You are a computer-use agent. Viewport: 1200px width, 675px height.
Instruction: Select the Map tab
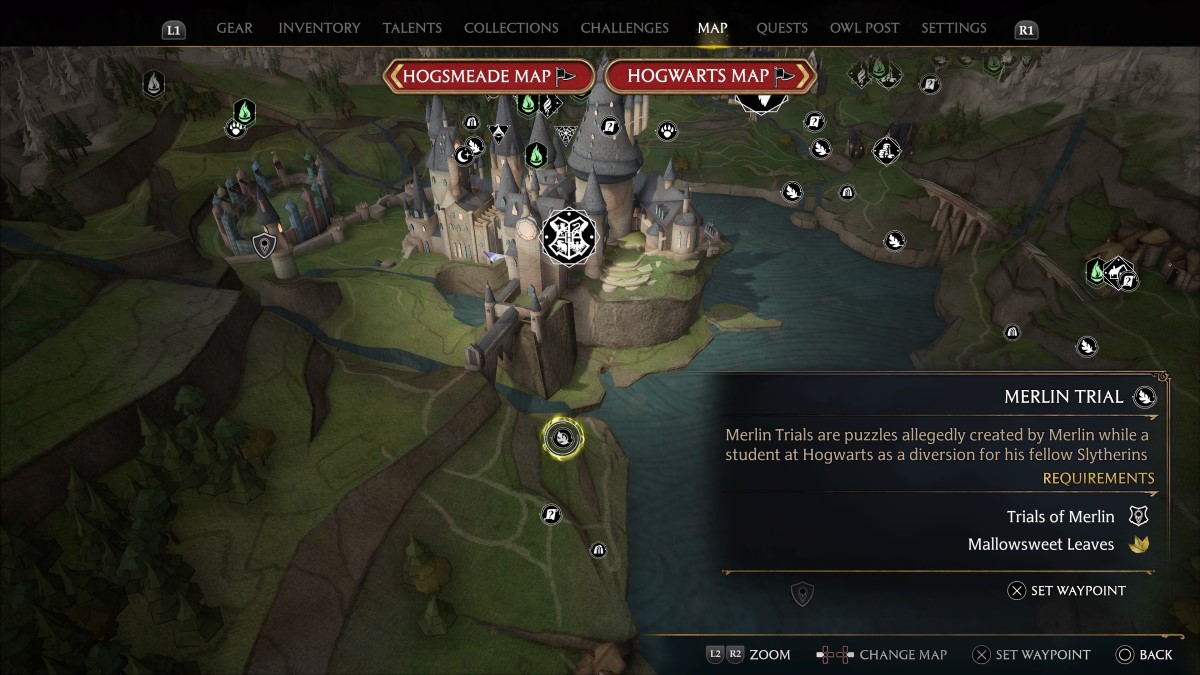point(713,28)
